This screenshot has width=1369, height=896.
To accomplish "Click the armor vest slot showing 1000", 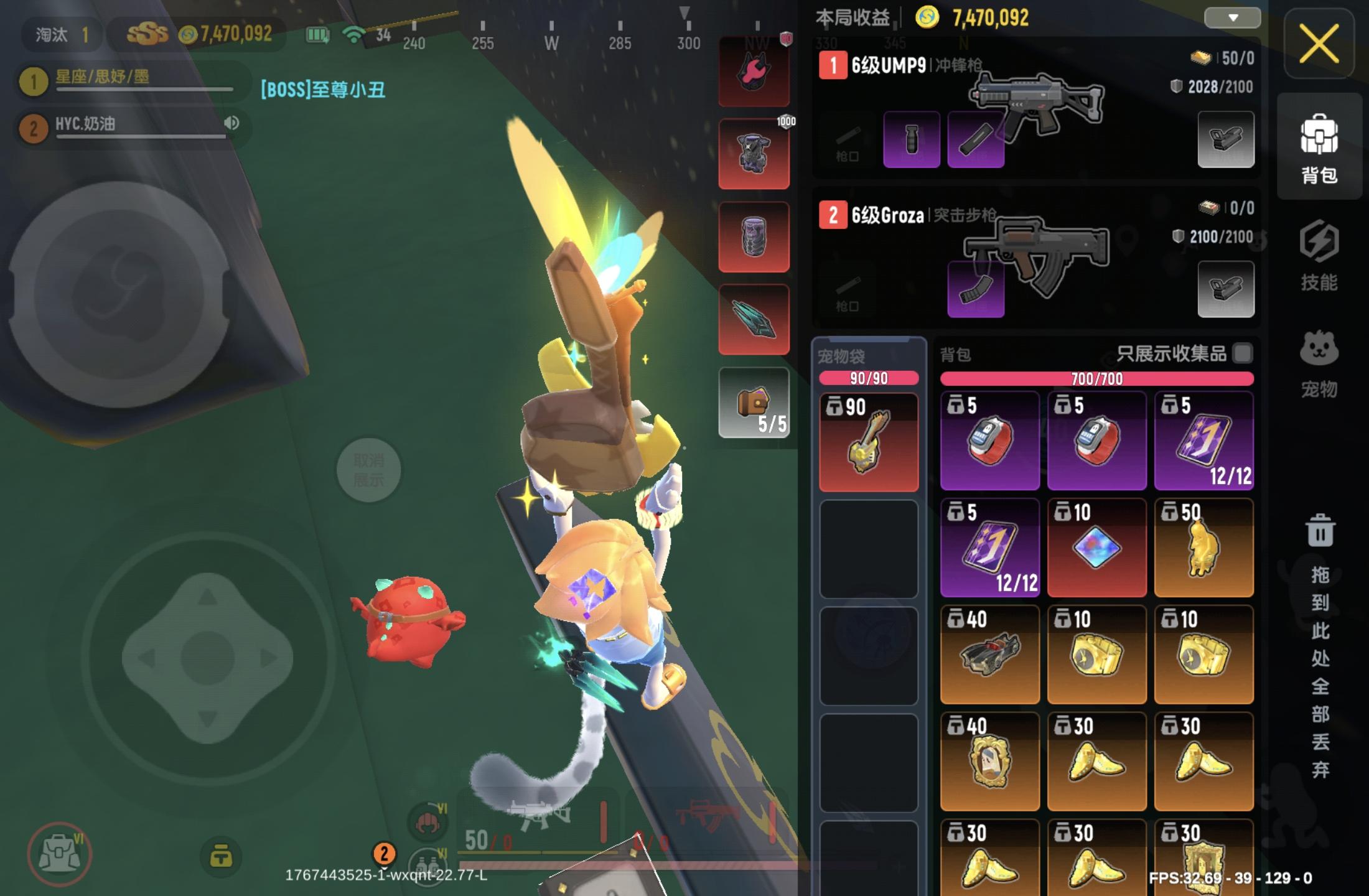I will 754,152.
